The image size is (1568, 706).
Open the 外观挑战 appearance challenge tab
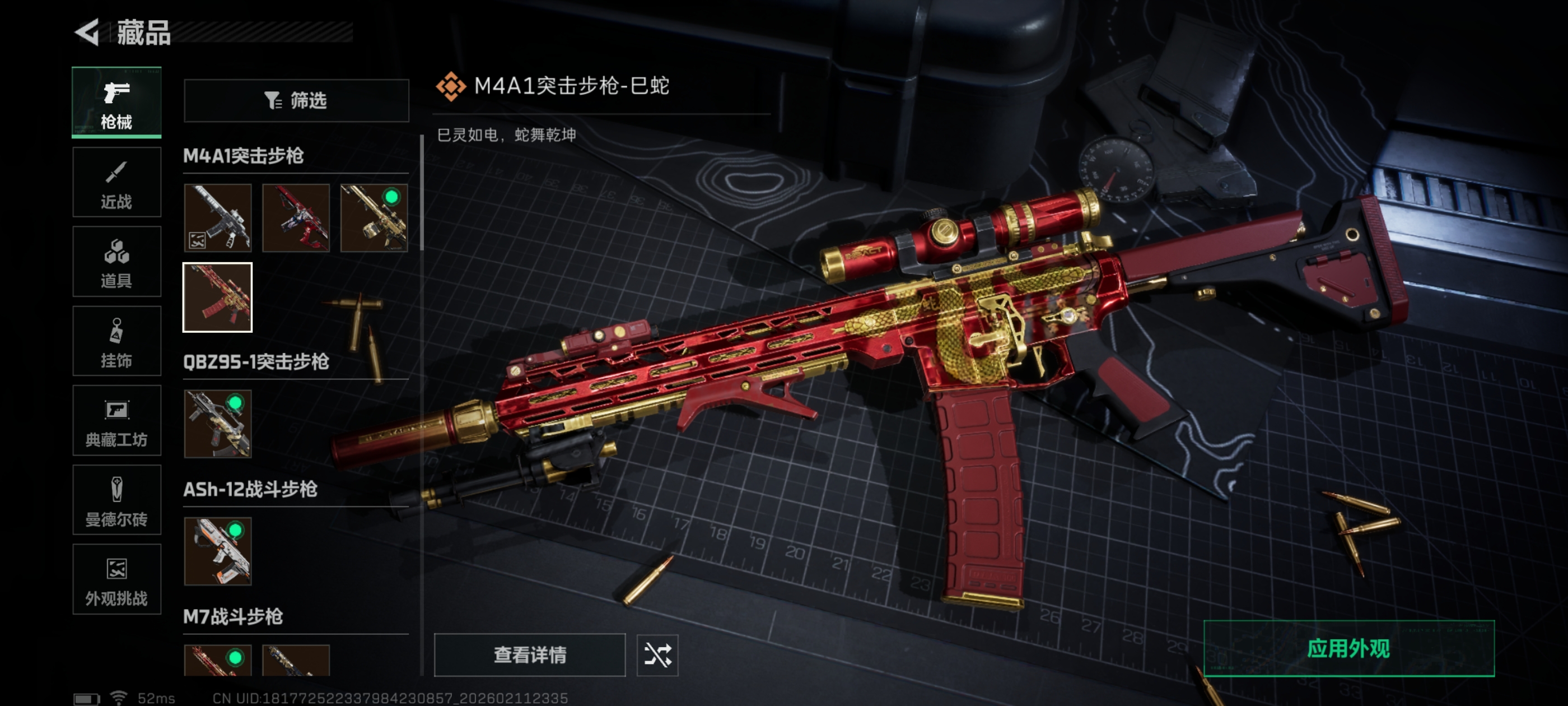pos(116,579)
